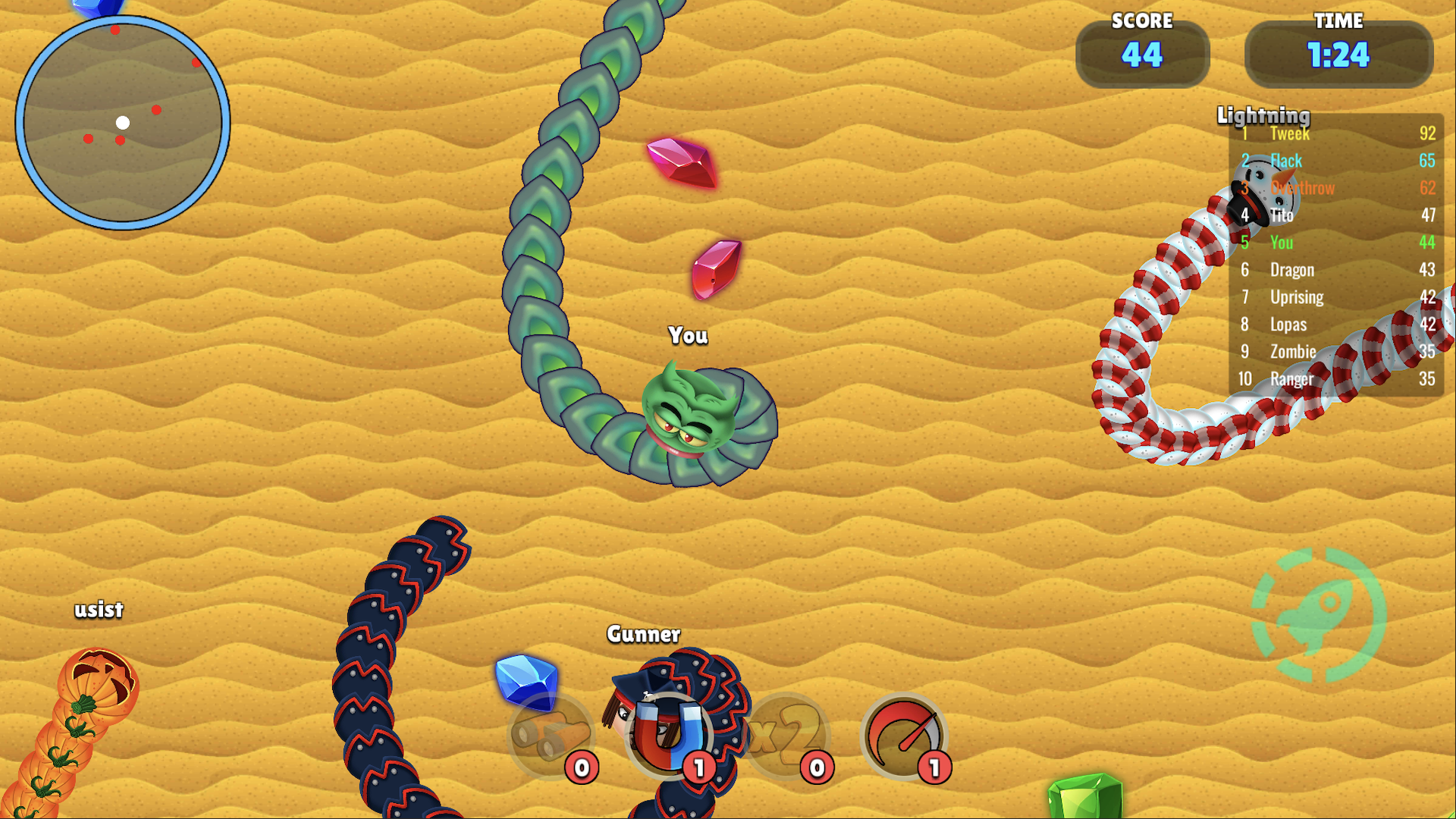
Task: Click a red enemy dot on the minimap
Action: point(157,111)
